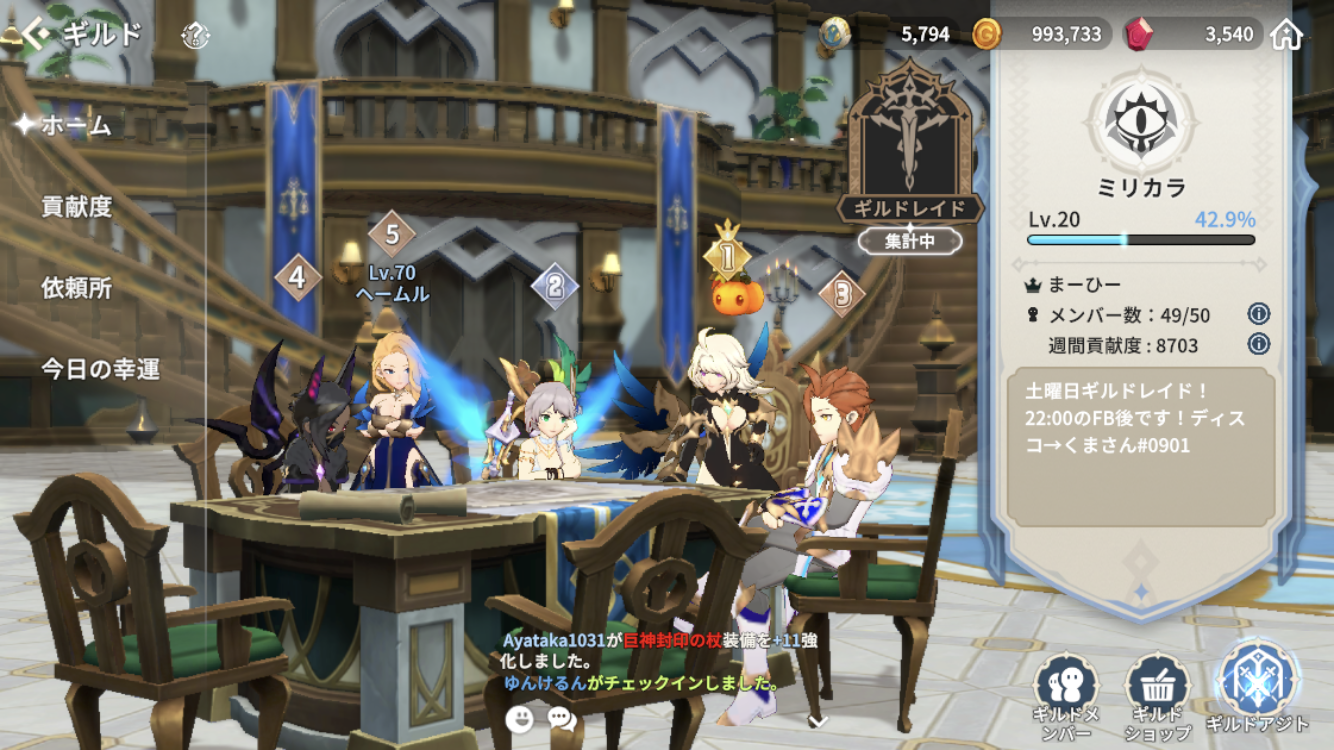This screenshot has width=1334, height=750.
Task: Open the guild help question mark icon
Action: (x=195, y=37)
